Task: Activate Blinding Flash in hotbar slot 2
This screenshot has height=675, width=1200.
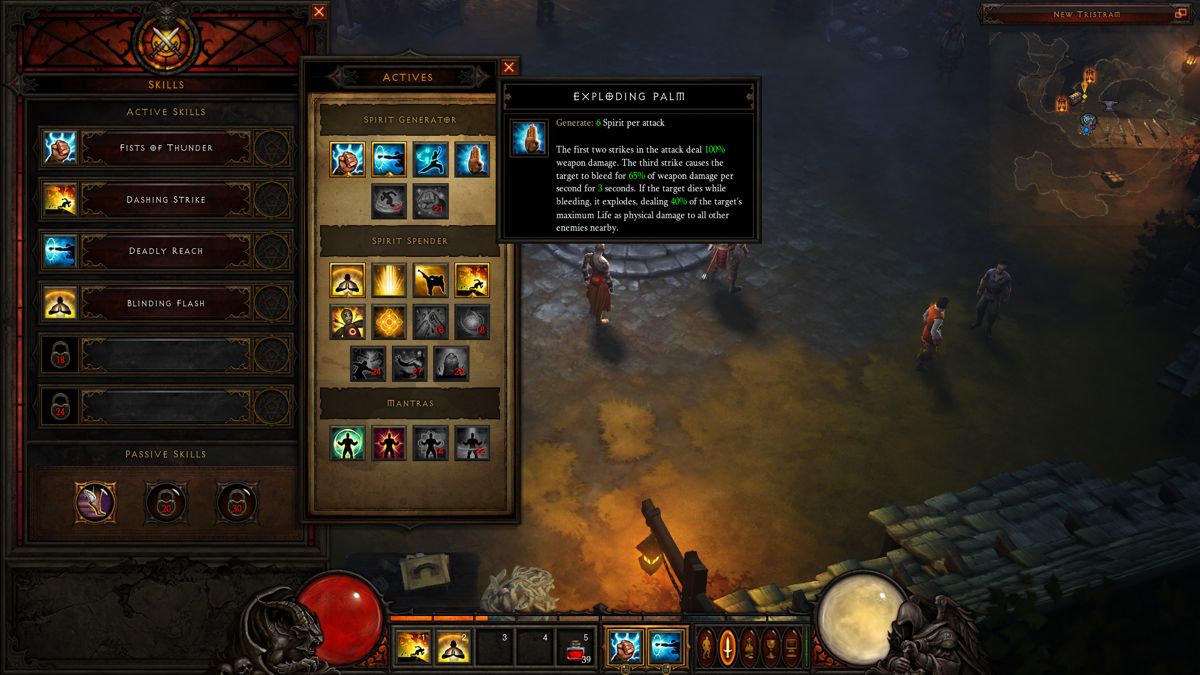Action: [x=452, y=647]
